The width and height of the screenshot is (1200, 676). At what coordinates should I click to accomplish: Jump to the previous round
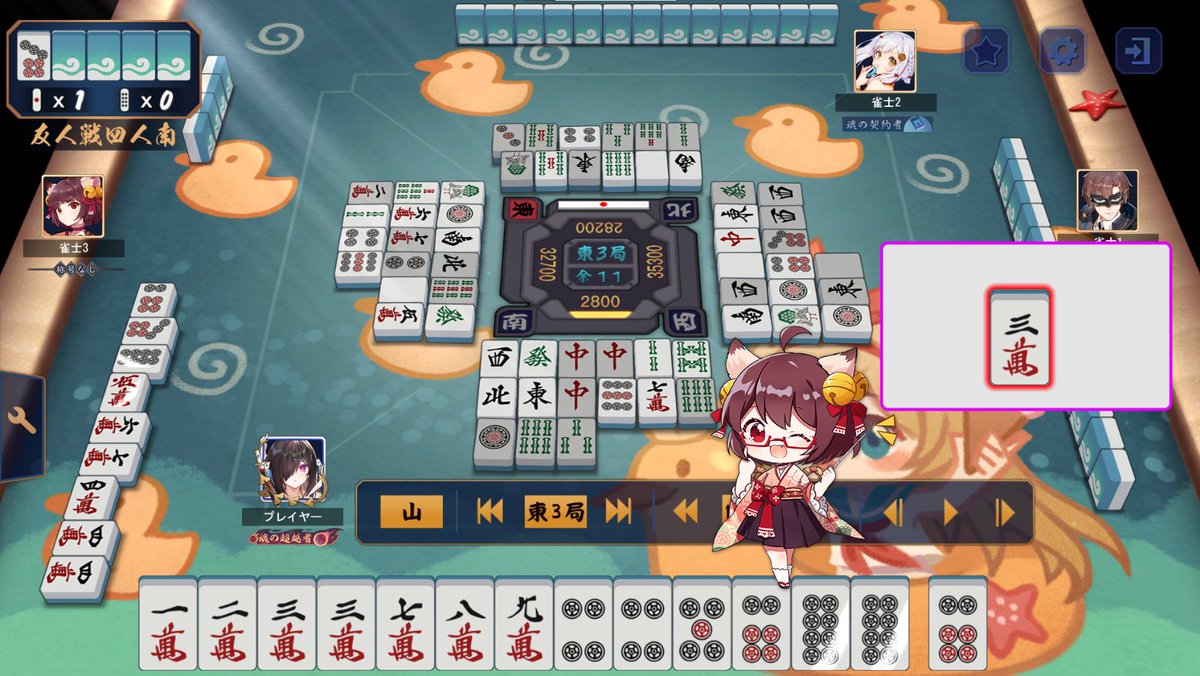coord(490,512)
